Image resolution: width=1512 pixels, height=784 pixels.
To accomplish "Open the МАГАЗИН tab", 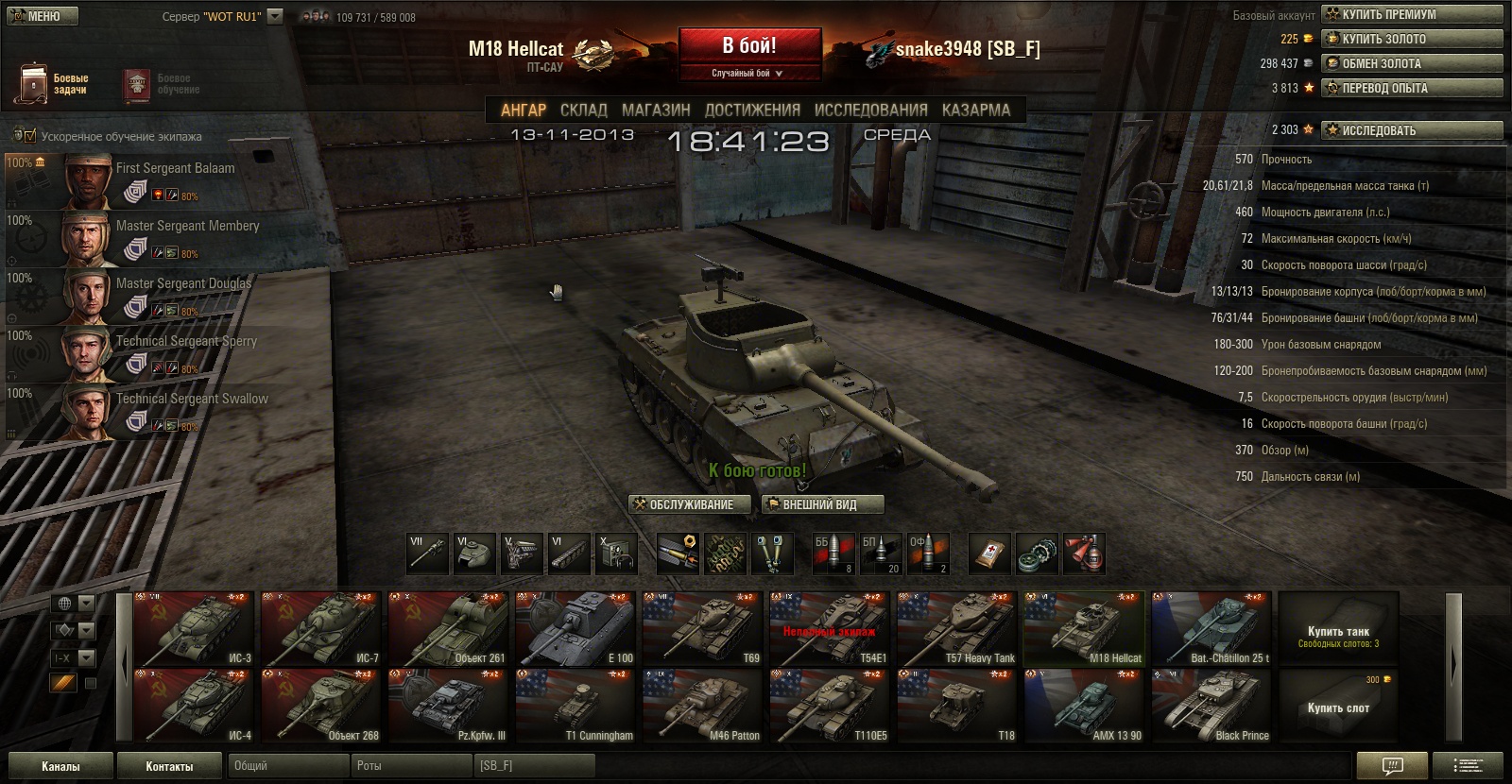I will click(656, 110).
